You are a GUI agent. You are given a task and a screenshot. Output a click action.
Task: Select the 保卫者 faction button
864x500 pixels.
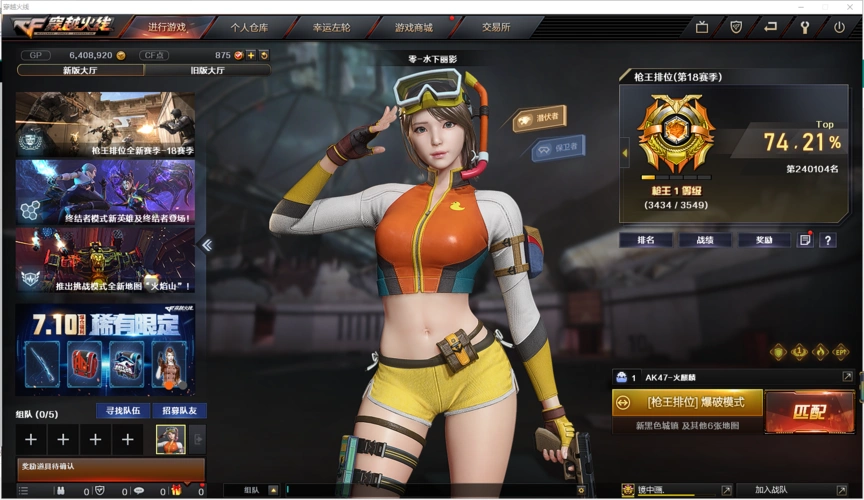coord(559,148)
